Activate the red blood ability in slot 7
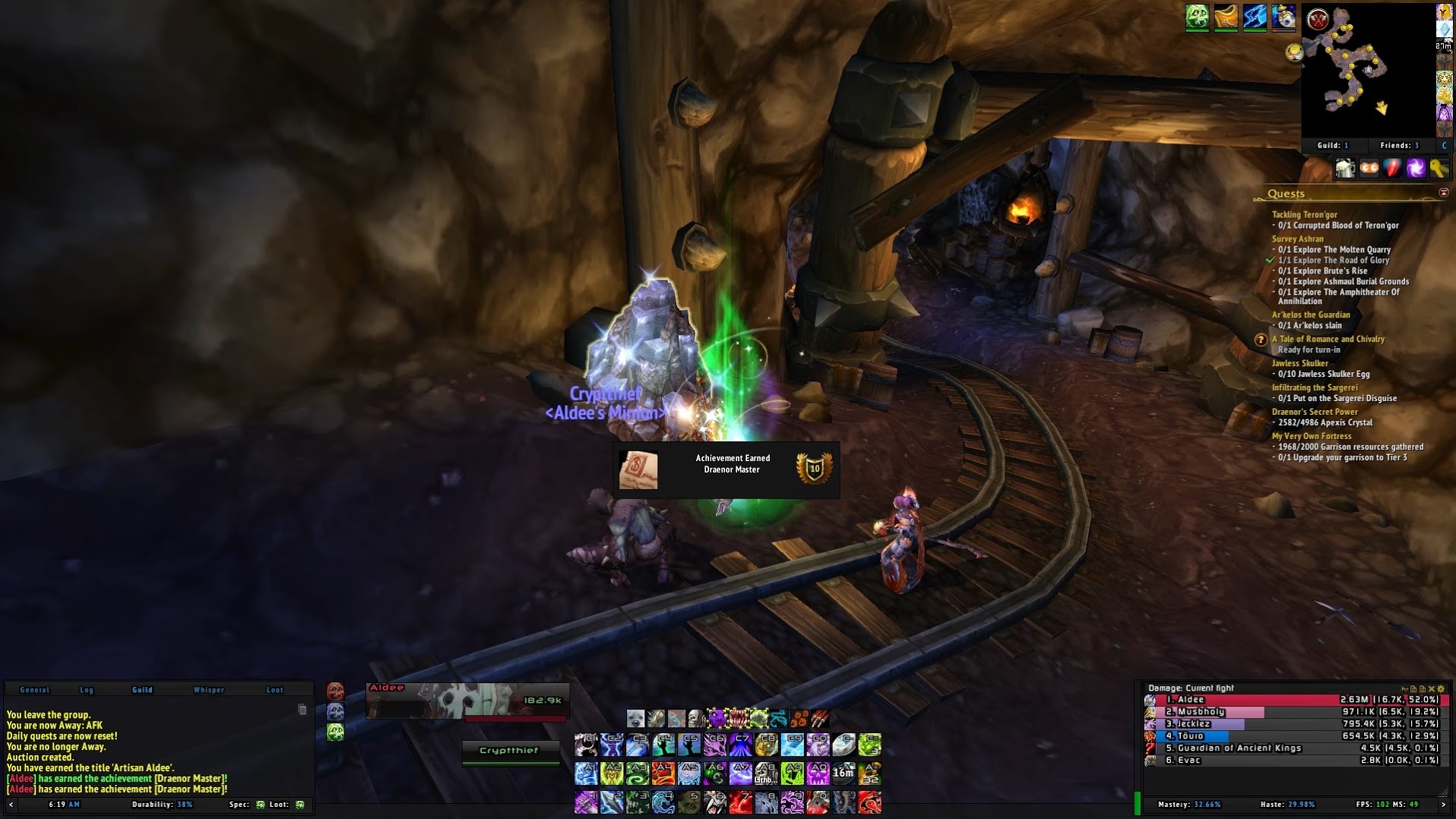This screenshot has width=1456, height=819. [740, 802]
